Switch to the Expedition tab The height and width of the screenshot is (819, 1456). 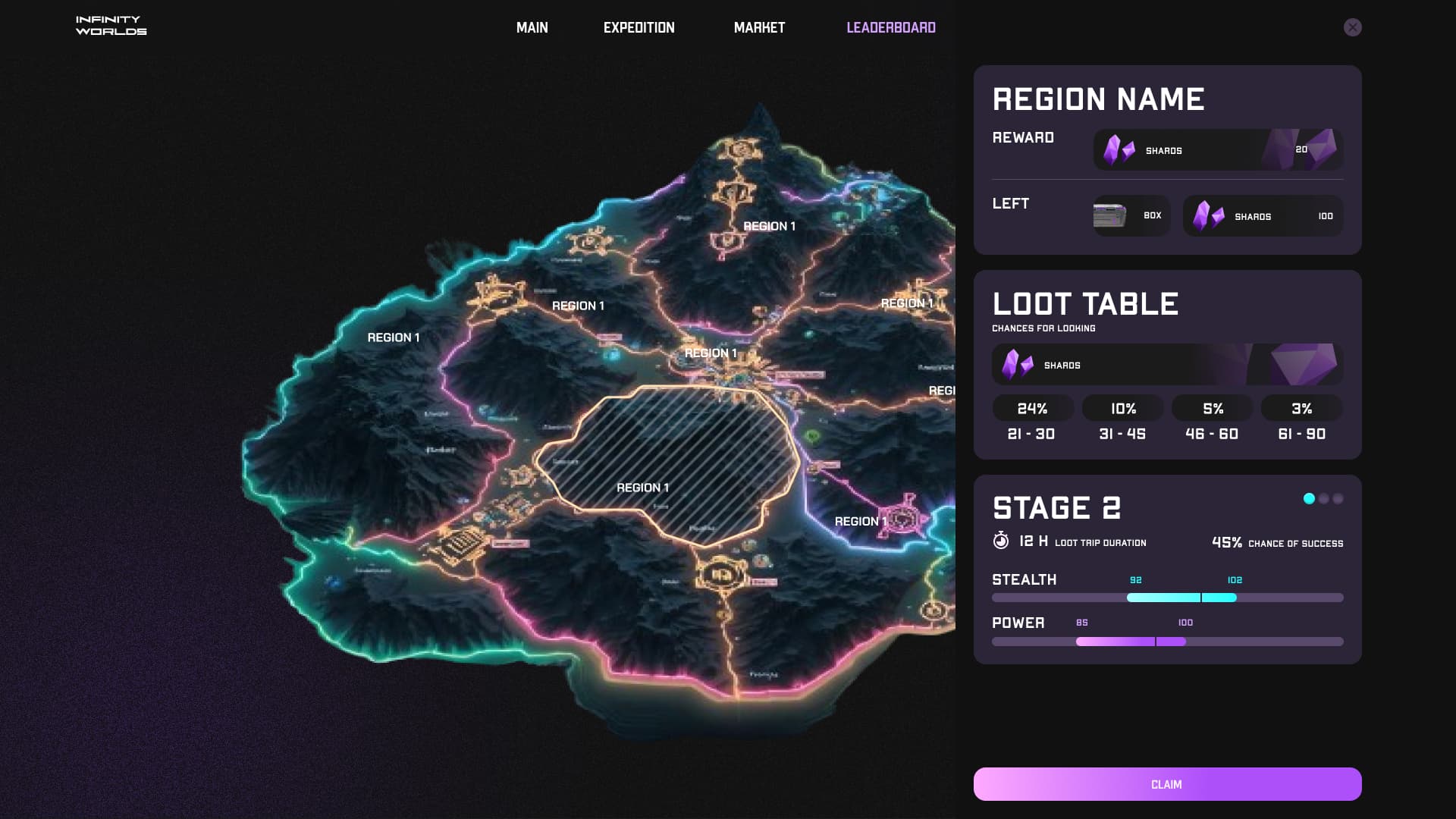(639, 28)
